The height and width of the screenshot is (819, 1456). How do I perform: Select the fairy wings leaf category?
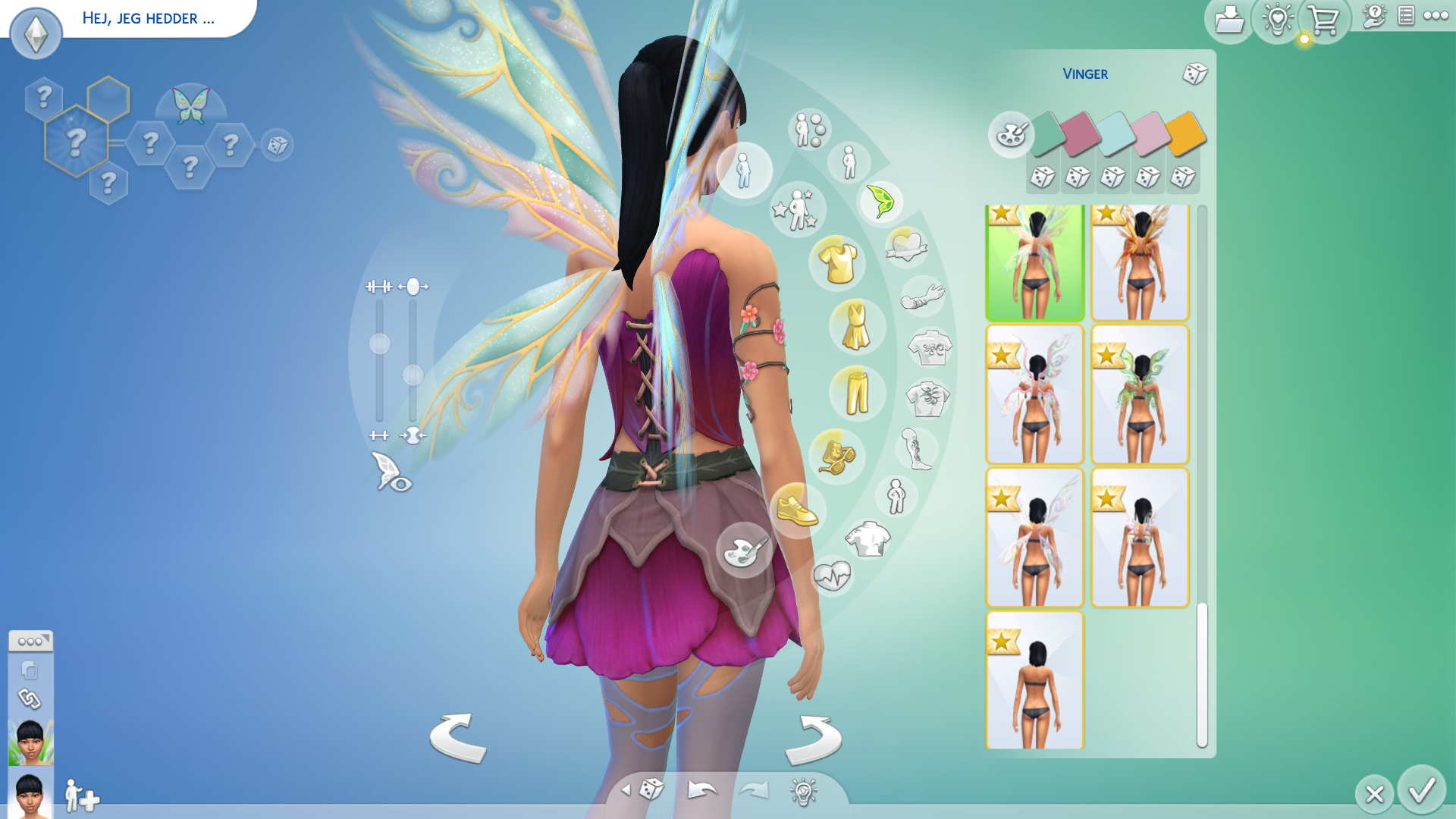880,202
